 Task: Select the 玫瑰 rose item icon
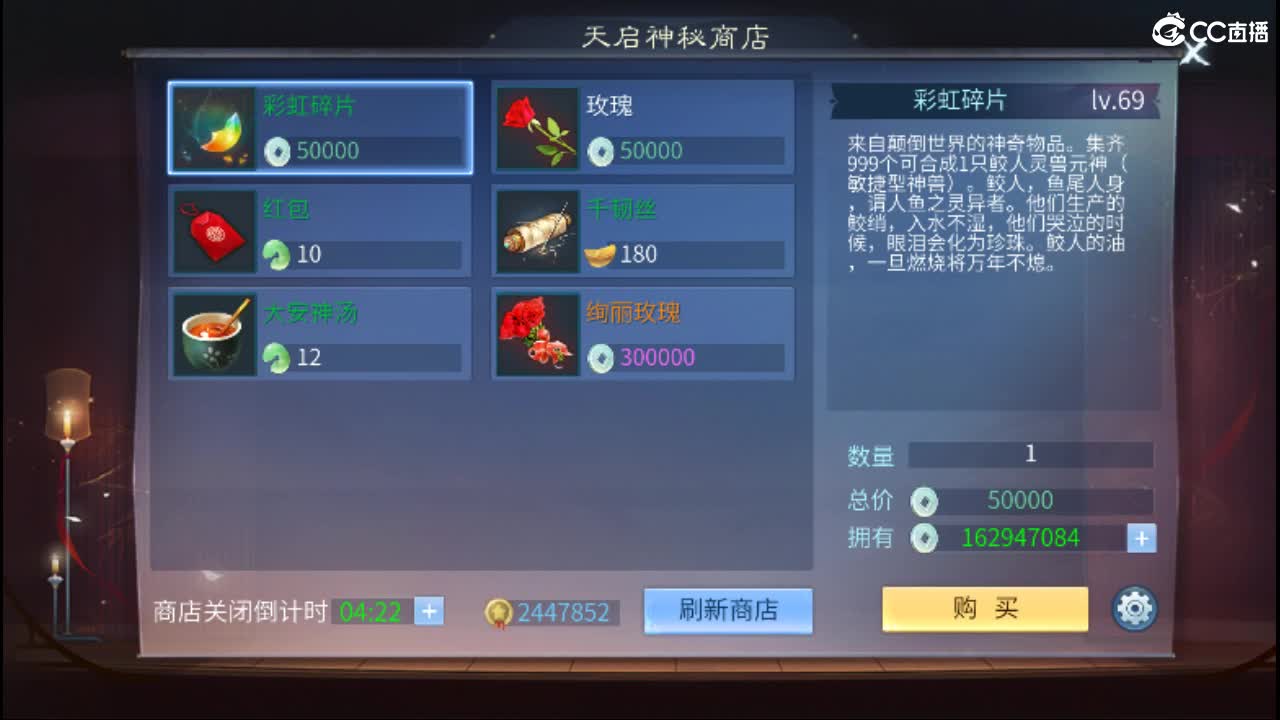pyautogui.click(x=536, y=128)
